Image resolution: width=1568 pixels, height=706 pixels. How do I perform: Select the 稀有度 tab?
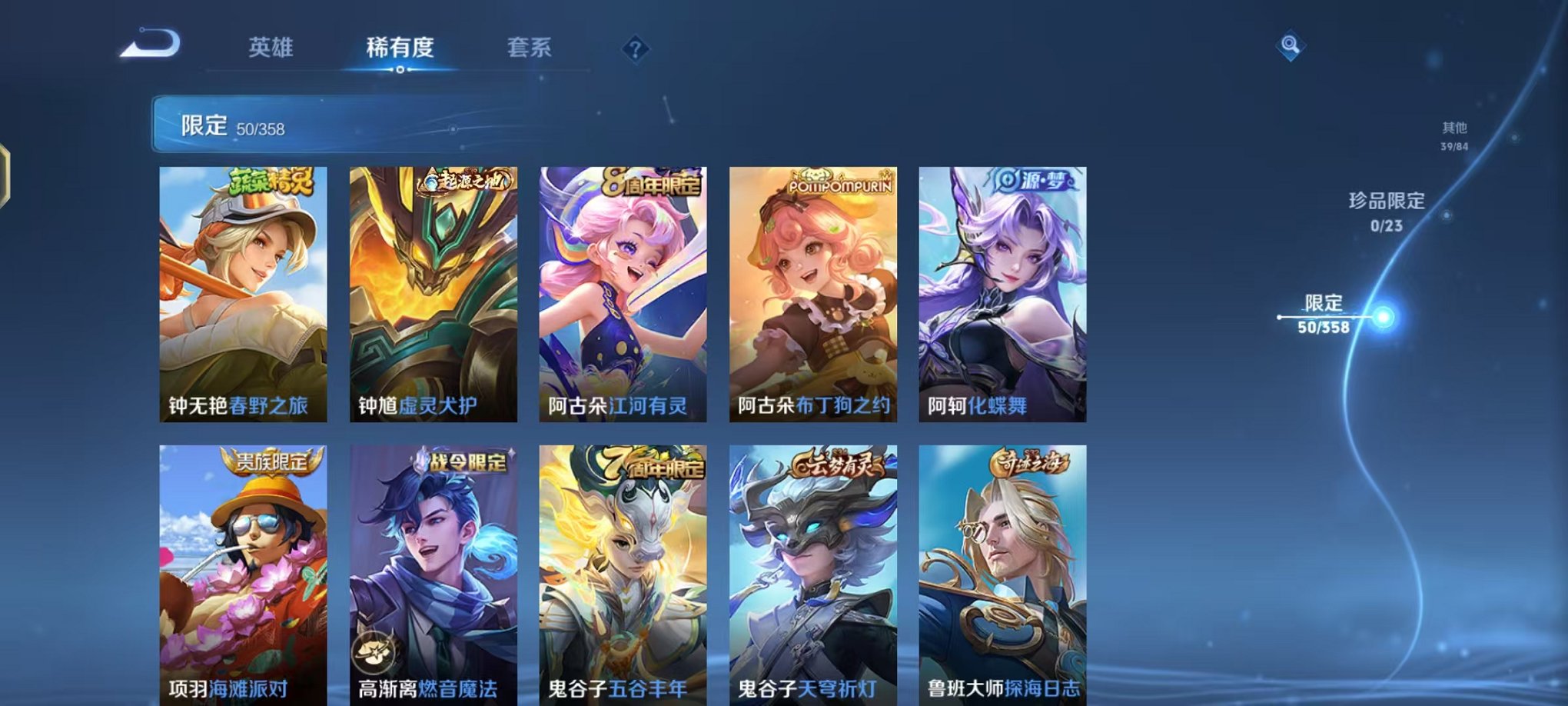(401, 48)
